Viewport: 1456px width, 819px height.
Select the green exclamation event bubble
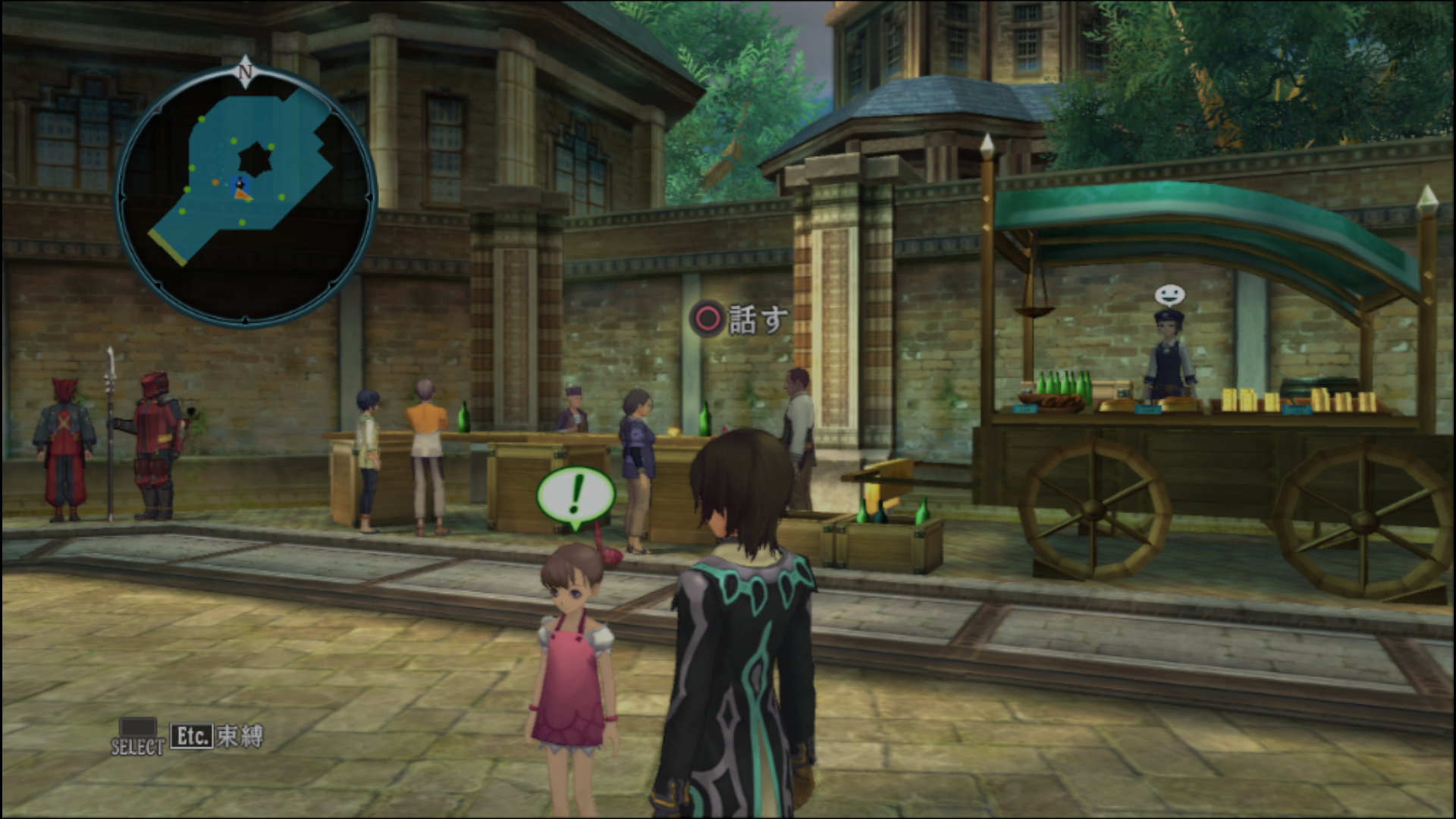(576, 495)
